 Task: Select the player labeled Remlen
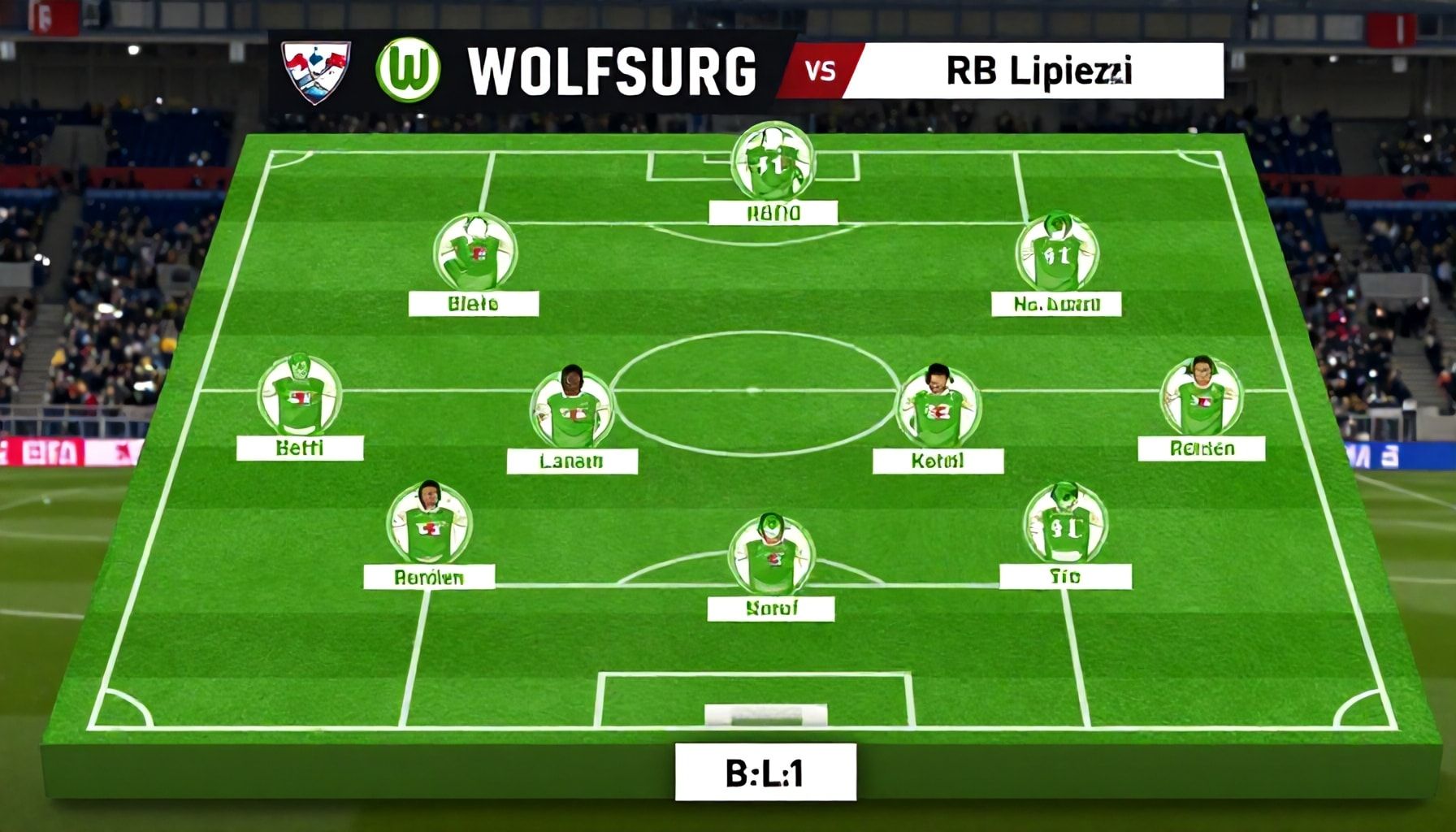pyautogui.click(x=429, y=524)
